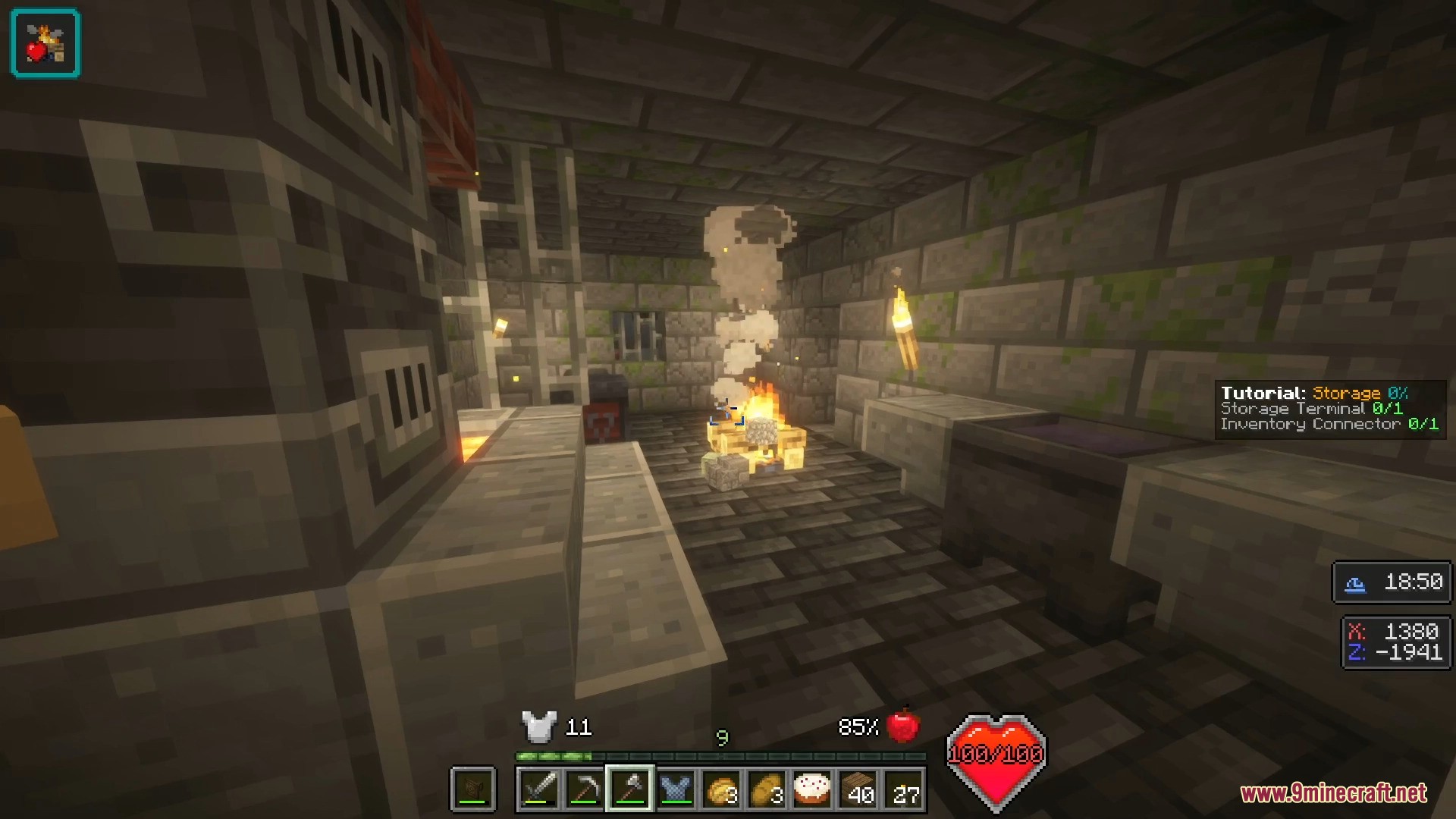This screenshot has height=819, width=1456.
Task: Select the wooden planks stack of 40
Action: (x=858, y=789)
